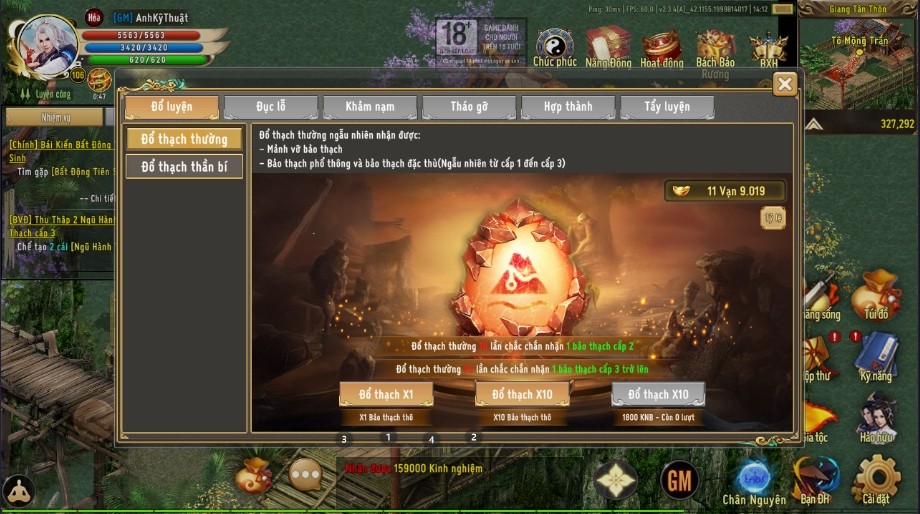Go to the Hợp thành tab
The width and height of the screenshot is (920, 514).
point(567,107)
